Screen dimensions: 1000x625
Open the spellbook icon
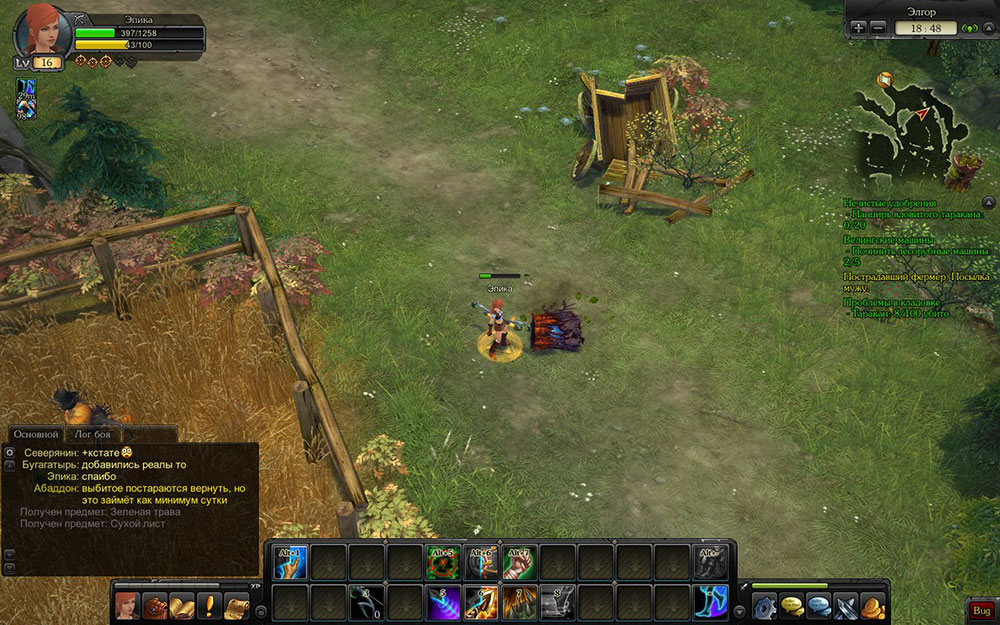[x=181, y=607]
